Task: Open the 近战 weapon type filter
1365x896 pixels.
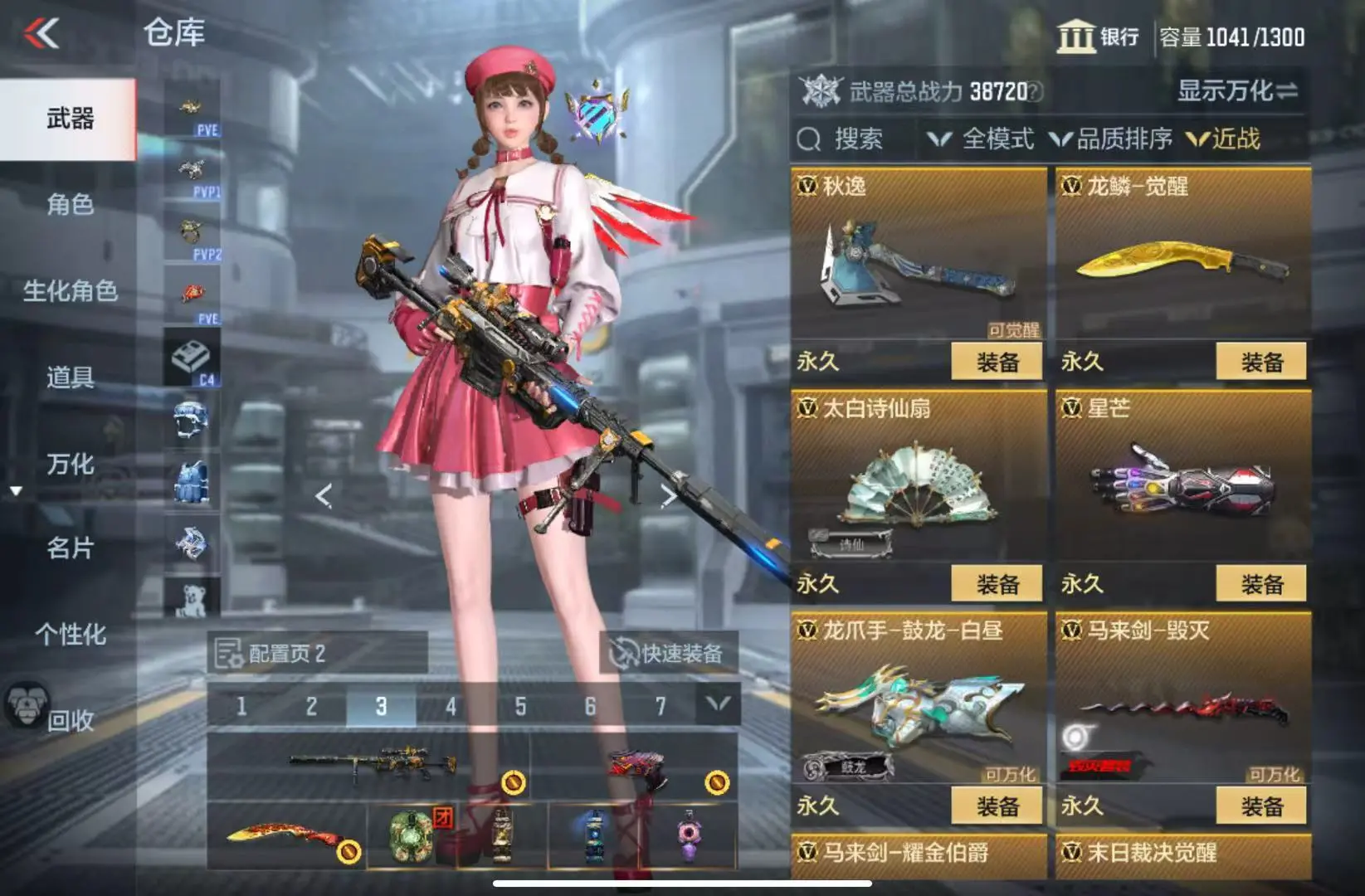Action: click(x=1225, y=139)
